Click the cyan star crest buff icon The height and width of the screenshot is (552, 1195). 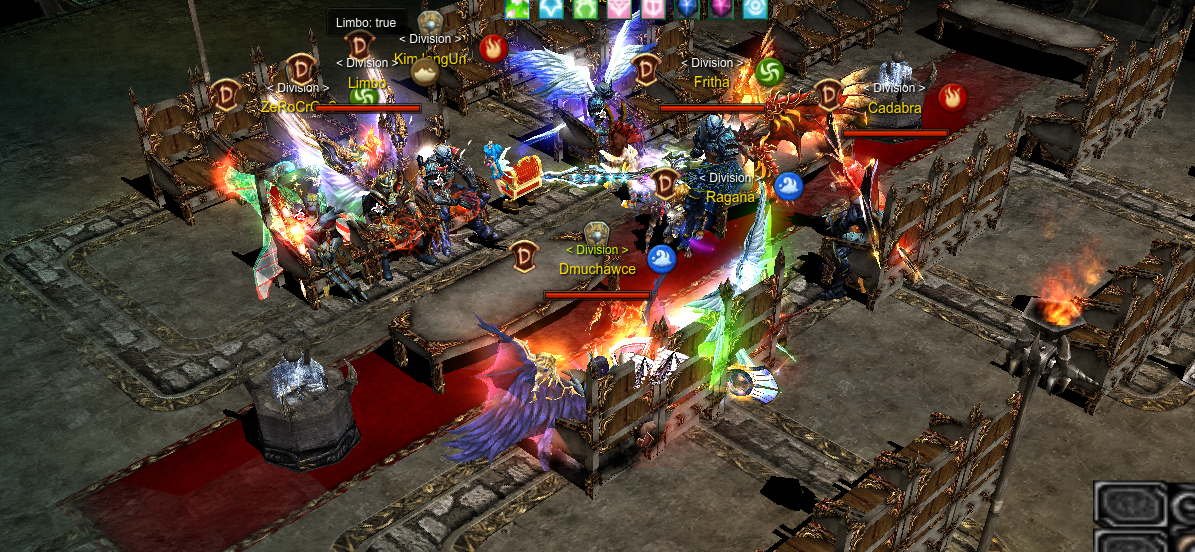[x=552, y=8]
